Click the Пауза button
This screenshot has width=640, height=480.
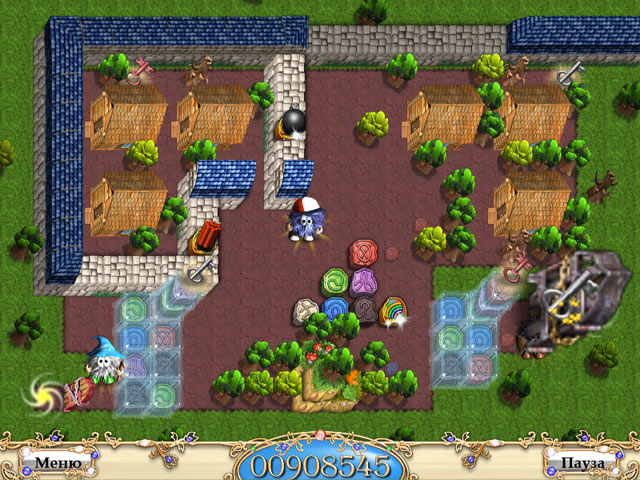pos(583,464)
